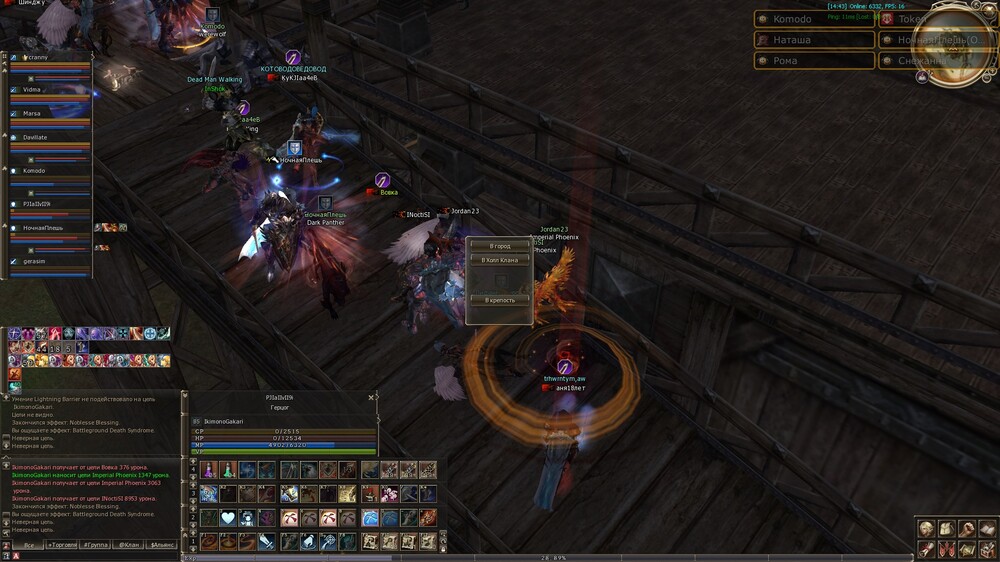Select the Рома entry in the top panel
Viewport: 1000px width, 562px height.
click(813, 61)
